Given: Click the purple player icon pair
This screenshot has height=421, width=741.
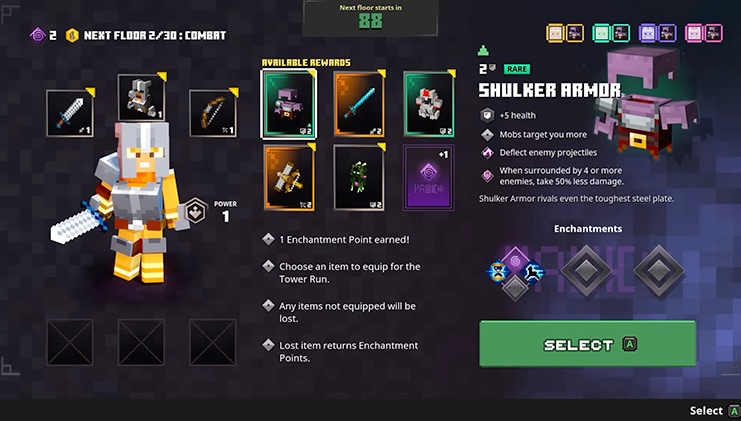Looking at the screenshot, I should tap(656, 33).
